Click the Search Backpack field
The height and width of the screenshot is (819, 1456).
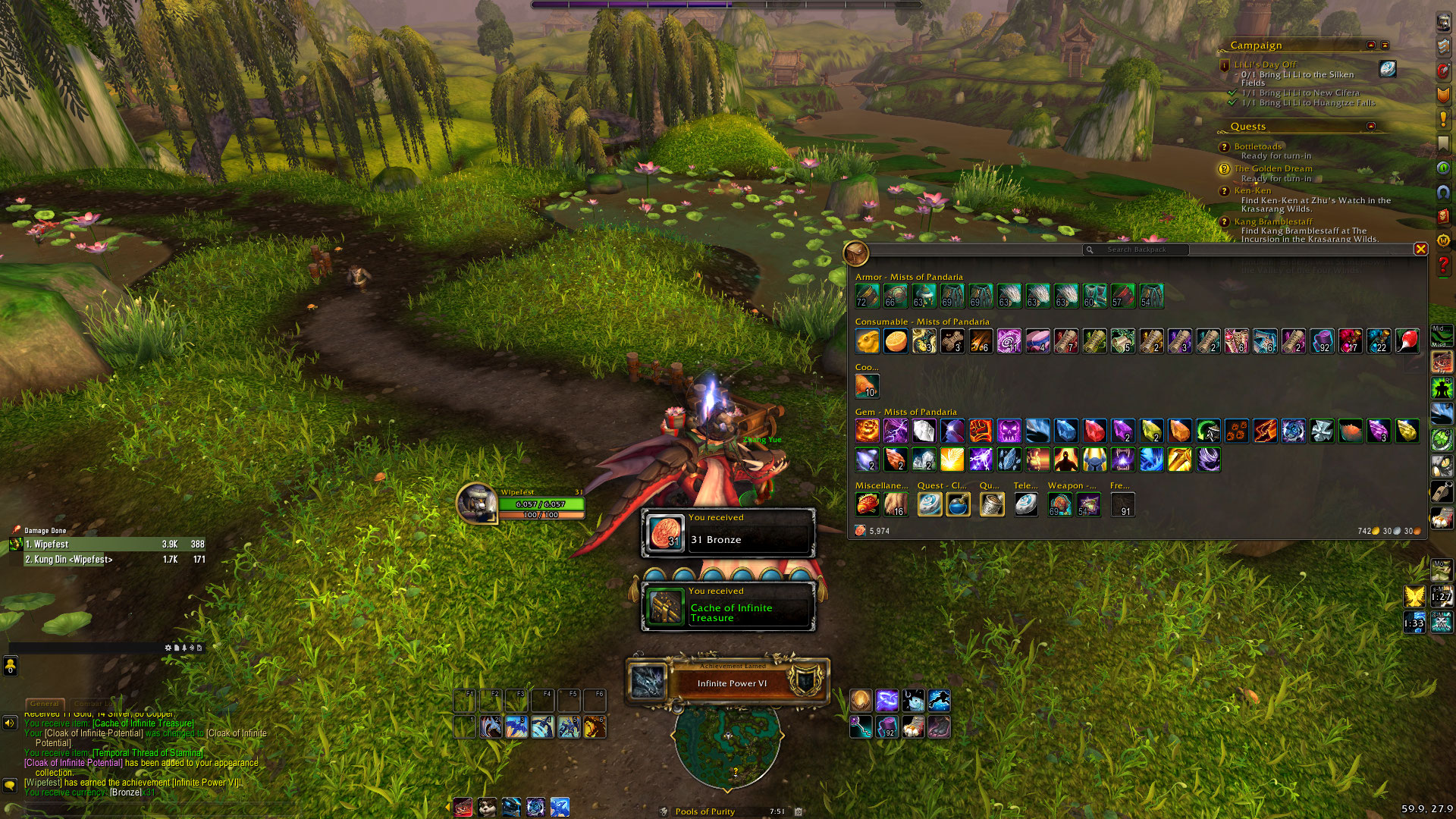[1136, 249]
